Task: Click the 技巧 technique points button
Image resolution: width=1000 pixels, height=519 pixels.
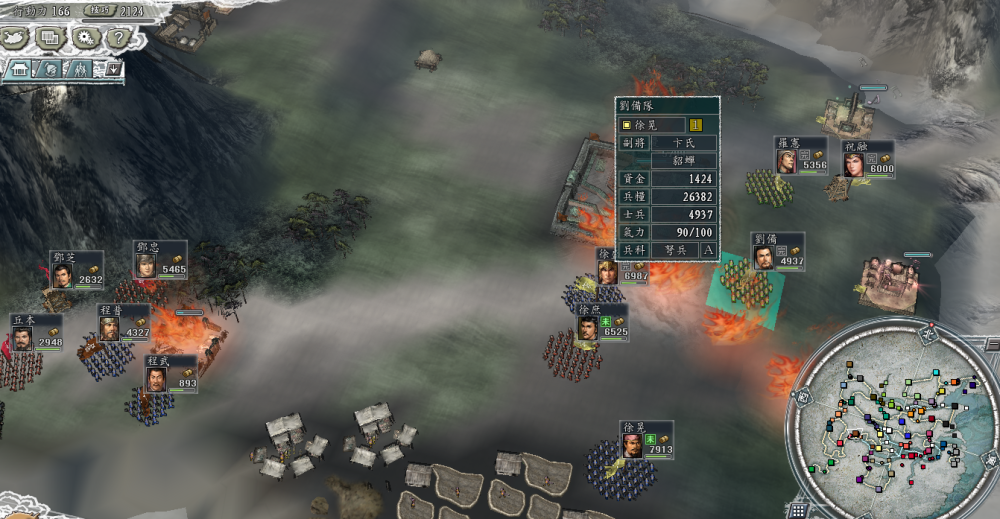Action: pyautogui.click(x=98, y=11)
